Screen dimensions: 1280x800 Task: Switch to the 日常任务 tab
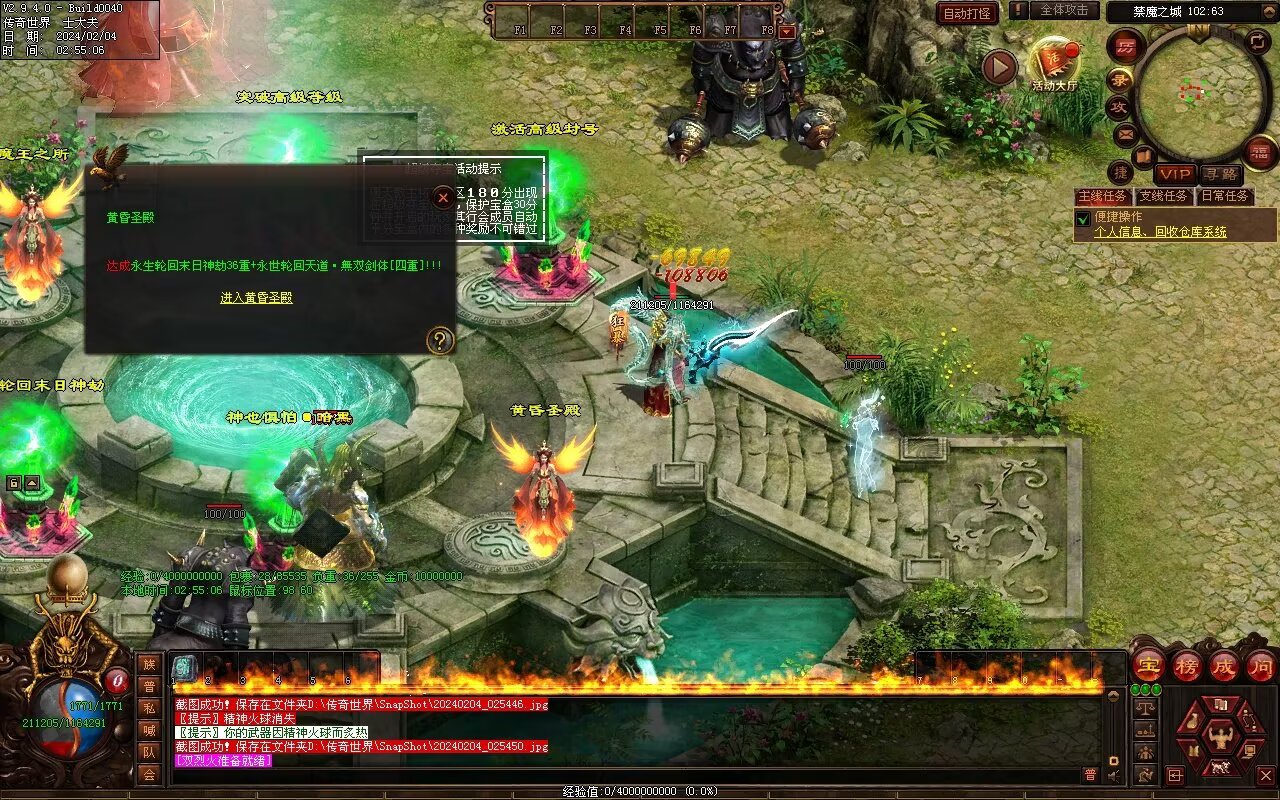pos(1226,196)
